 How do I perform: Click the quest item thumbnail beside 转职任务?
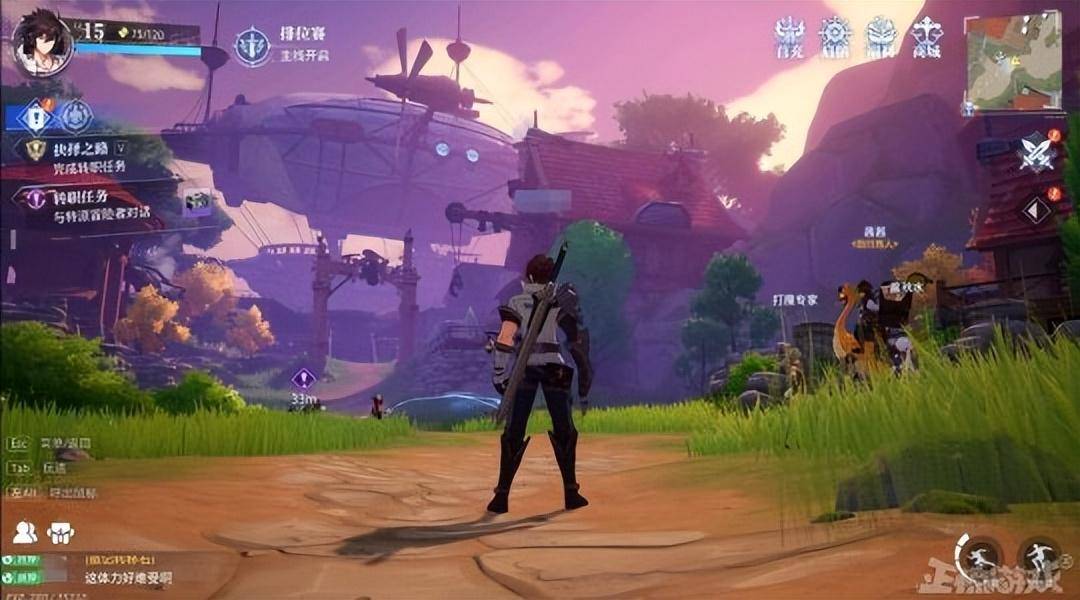(x=197, y=202)
